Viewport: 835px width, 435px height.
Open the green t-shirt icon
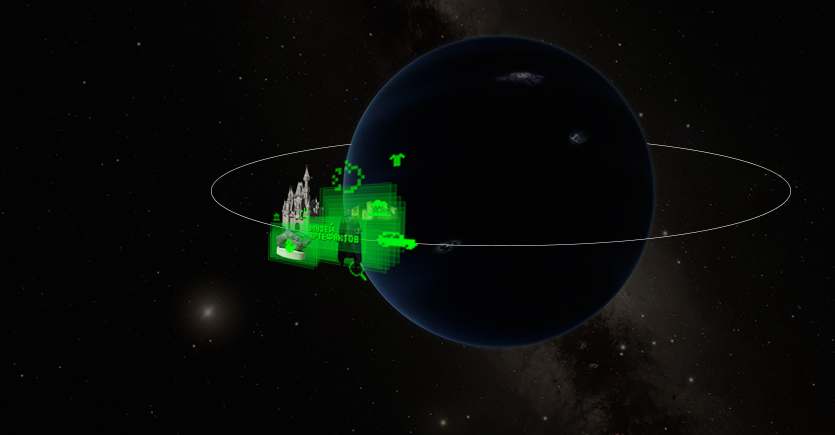tap(397, 158)
